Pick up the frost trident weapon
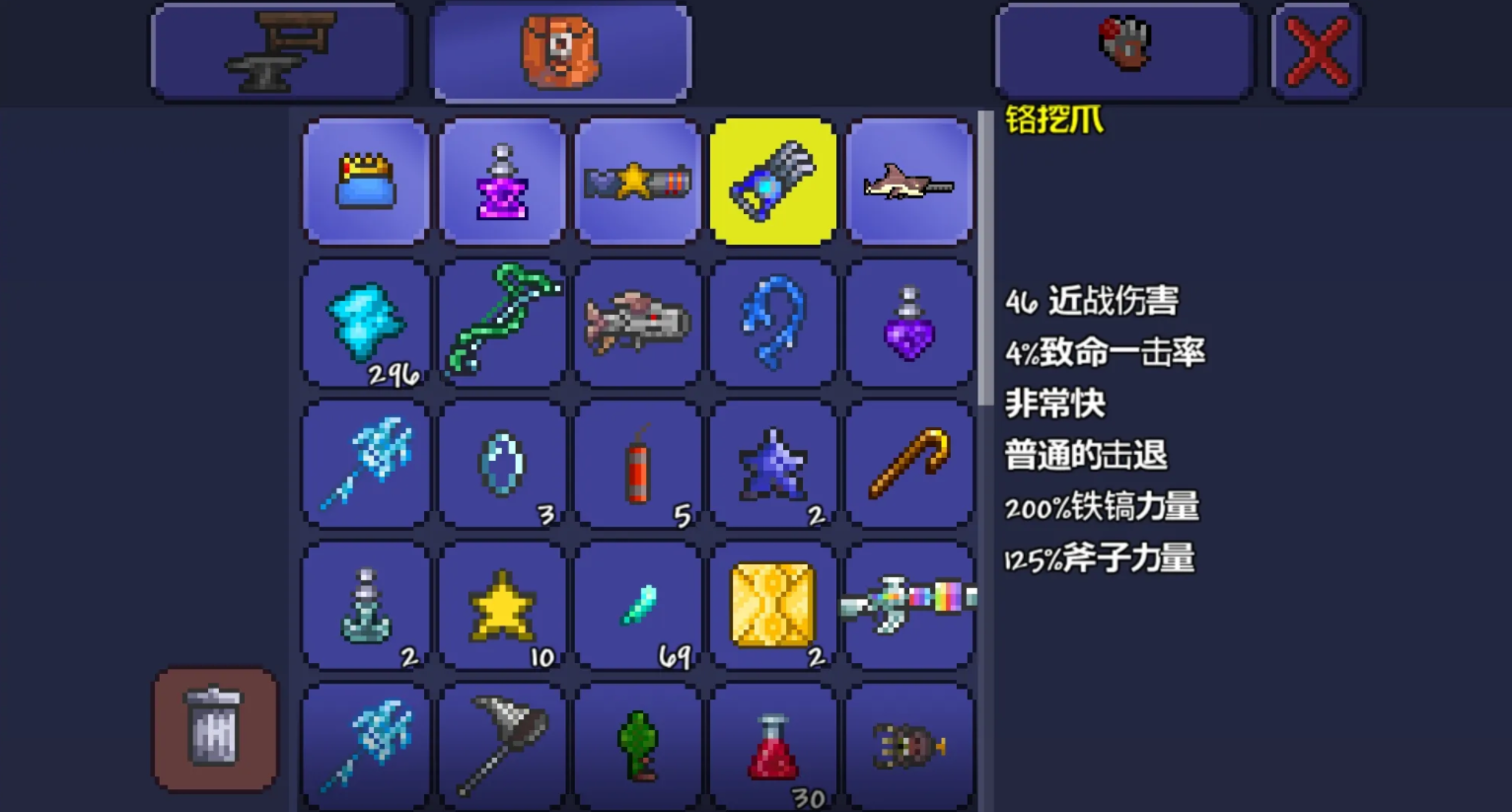This screenshot has height=812, width=1512. tap(365, 464)
